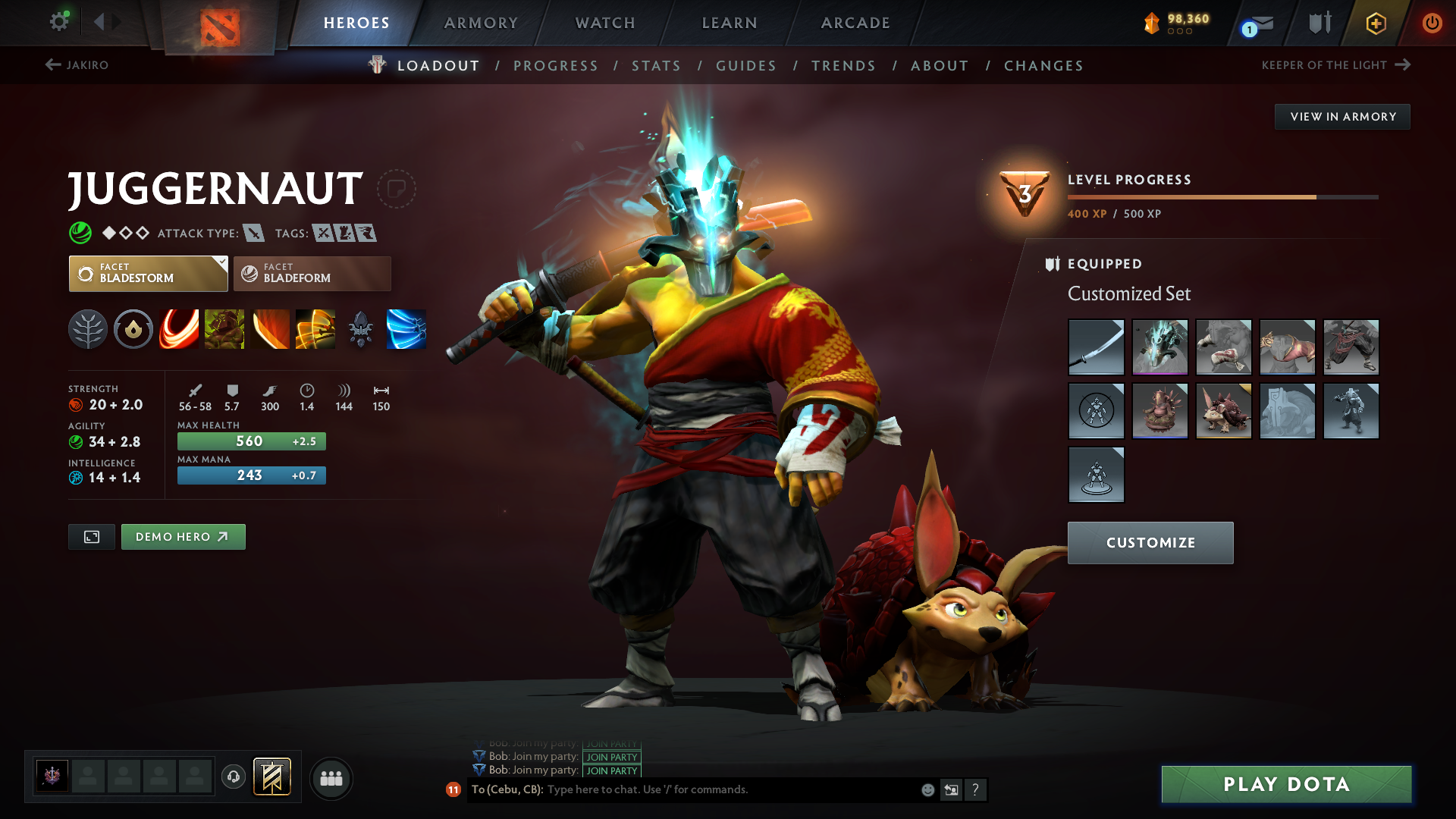This screenshot has width=1456, height=819.
Task: Launch the Demo Hero mode
Action: tap(183, 537)
